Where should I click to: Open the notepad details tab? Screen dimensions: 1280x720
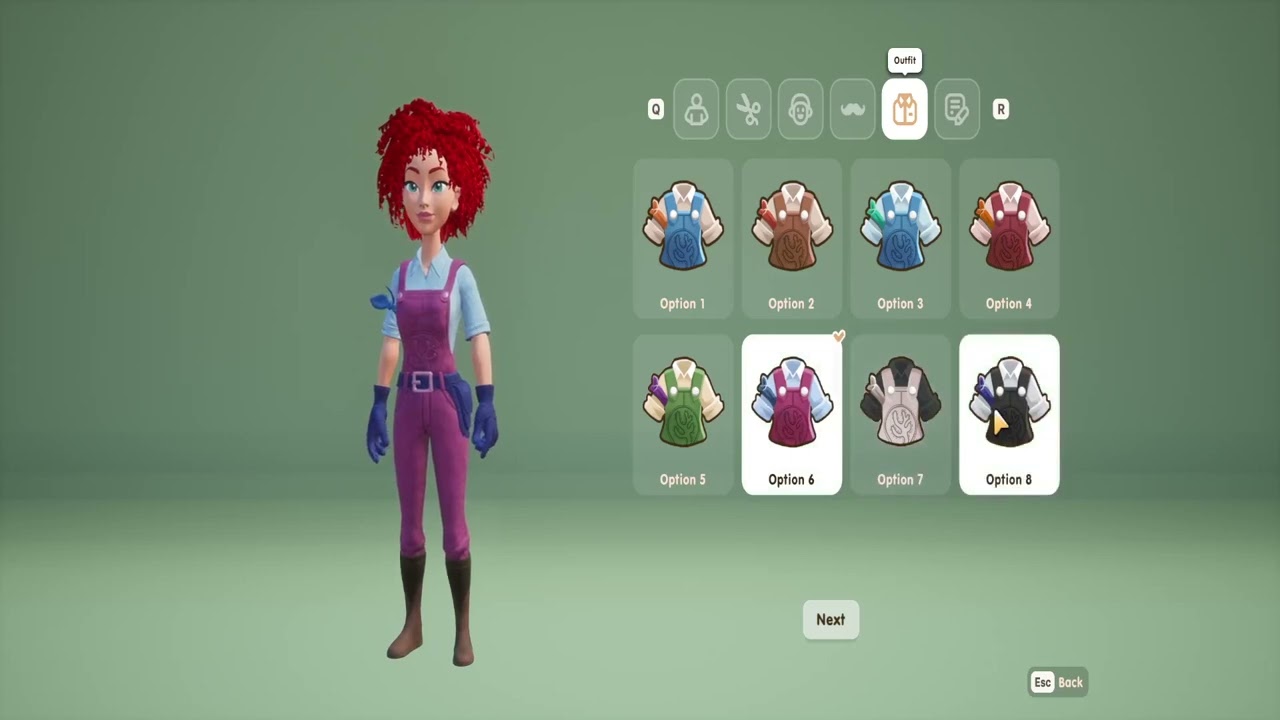(956, 109)
